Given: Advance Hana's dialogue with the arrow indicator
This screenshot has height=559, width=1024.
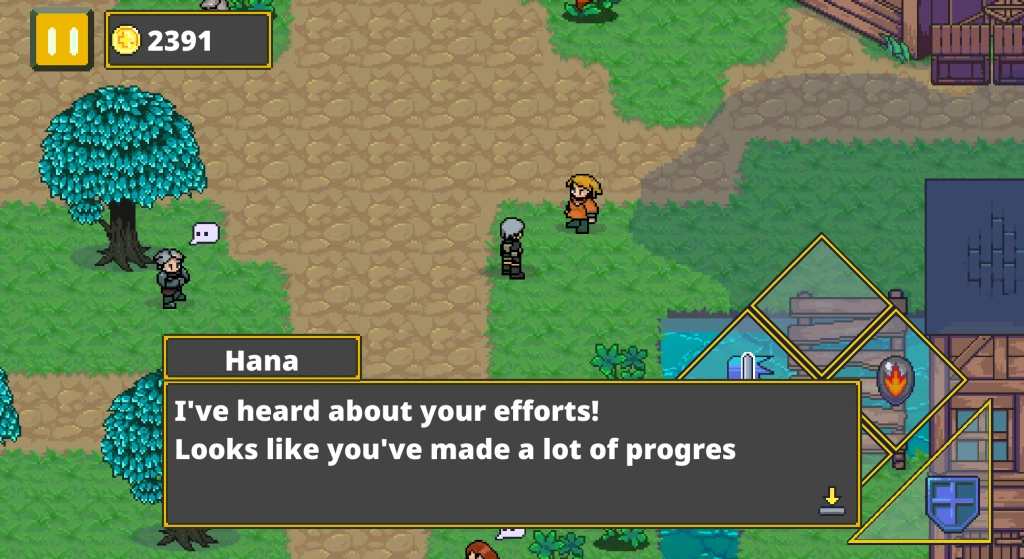Looking at the screenshot, I should [x=831, y=501].
